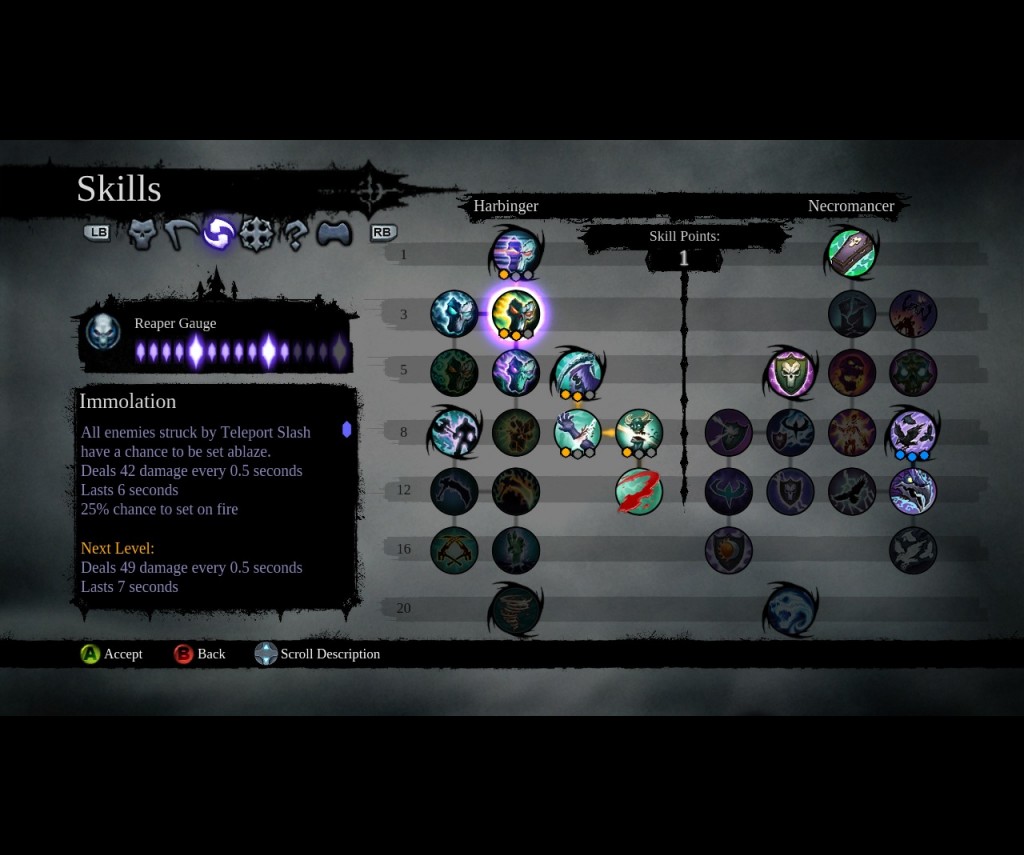This screenshot has height=855, width=1024.
Task: Choose the highlighted Immolation skill
Action: point(516,313)
